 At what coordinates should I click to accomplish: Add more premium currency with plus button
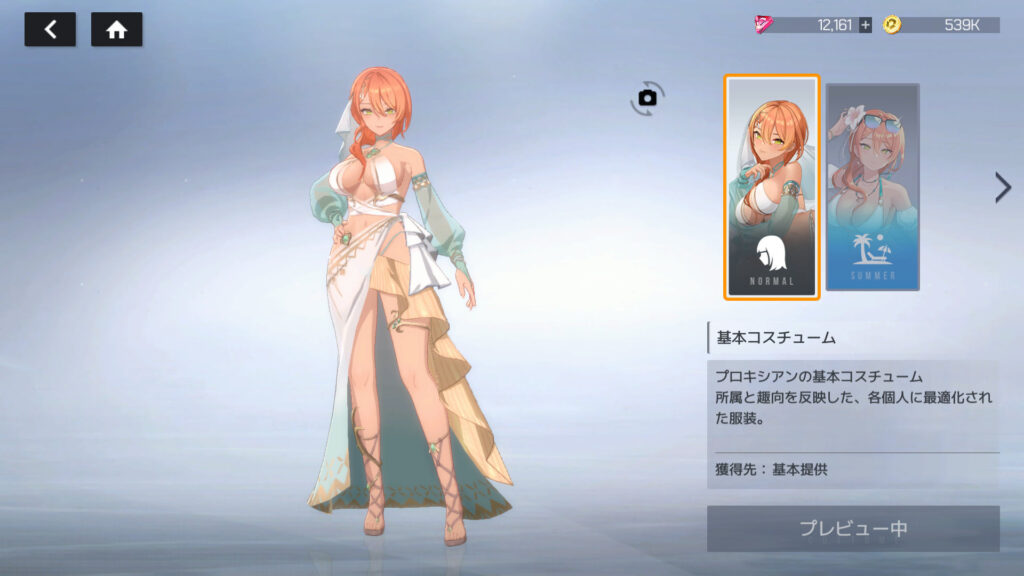865,25
